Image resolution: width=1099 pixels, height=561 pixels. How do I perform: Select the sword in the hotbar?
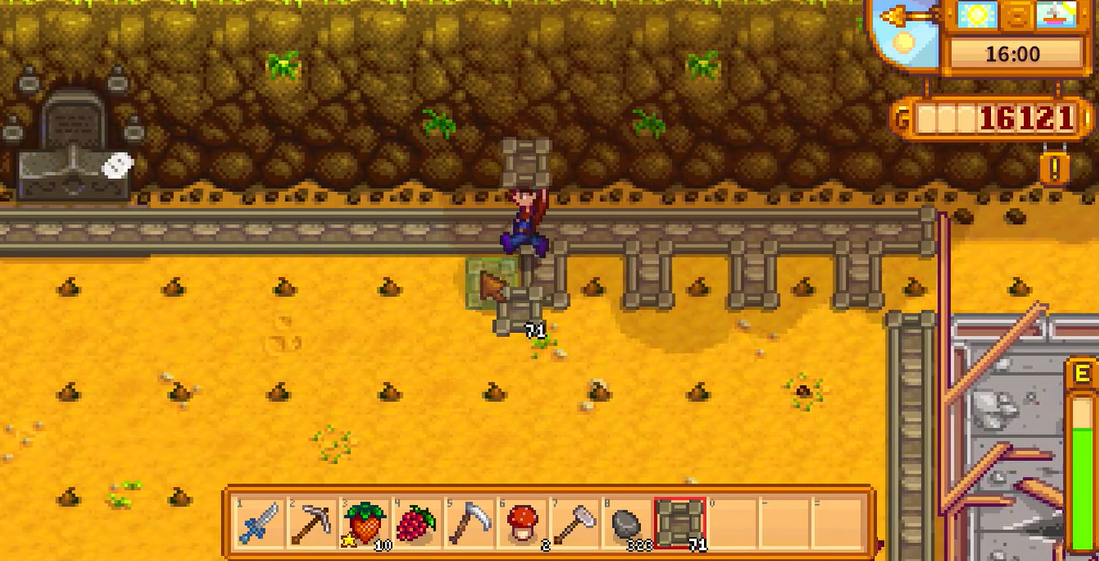tap(261, 523)
